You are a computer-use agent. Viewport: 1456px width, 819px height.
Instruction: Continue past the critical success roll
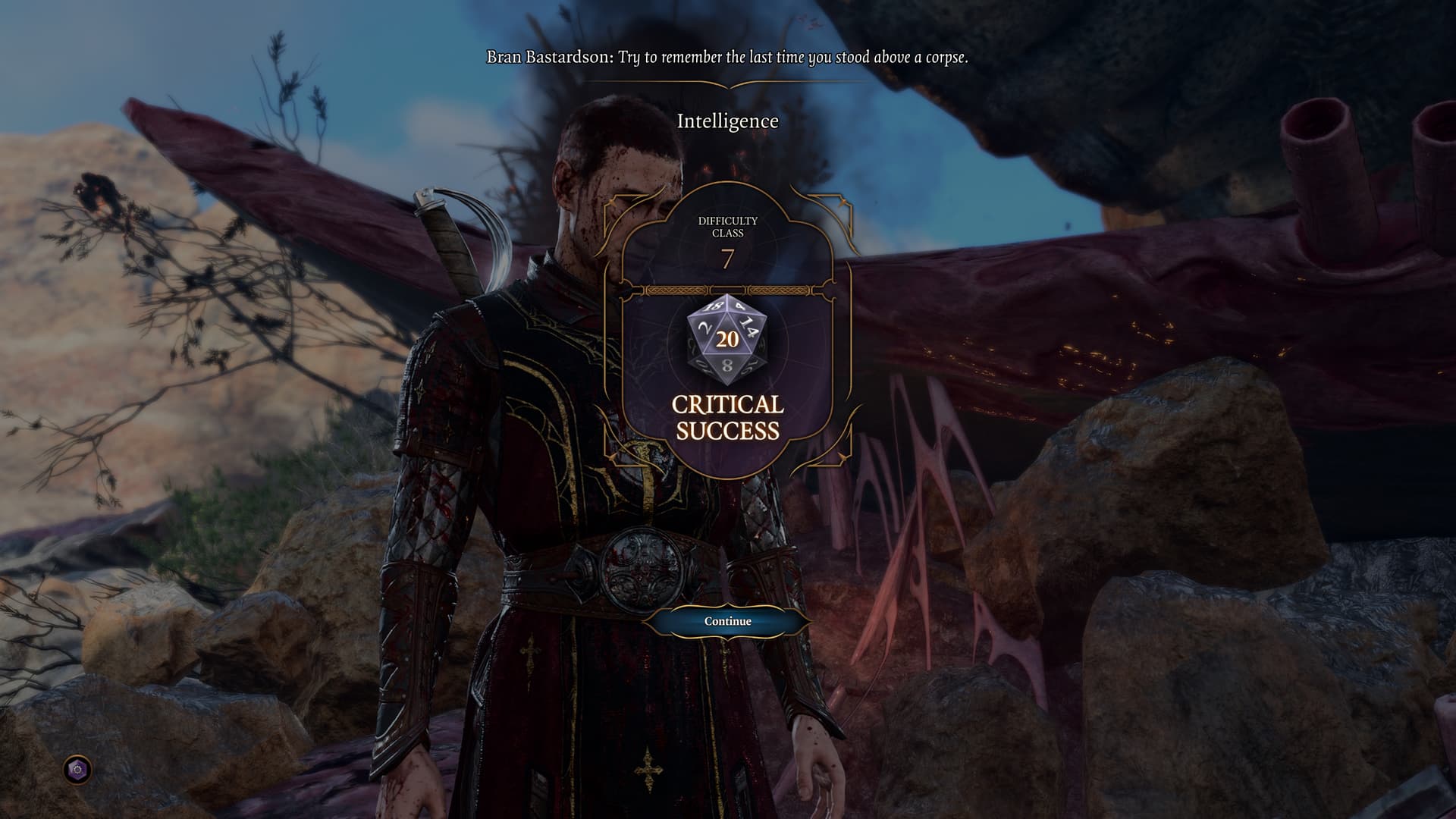727,621
